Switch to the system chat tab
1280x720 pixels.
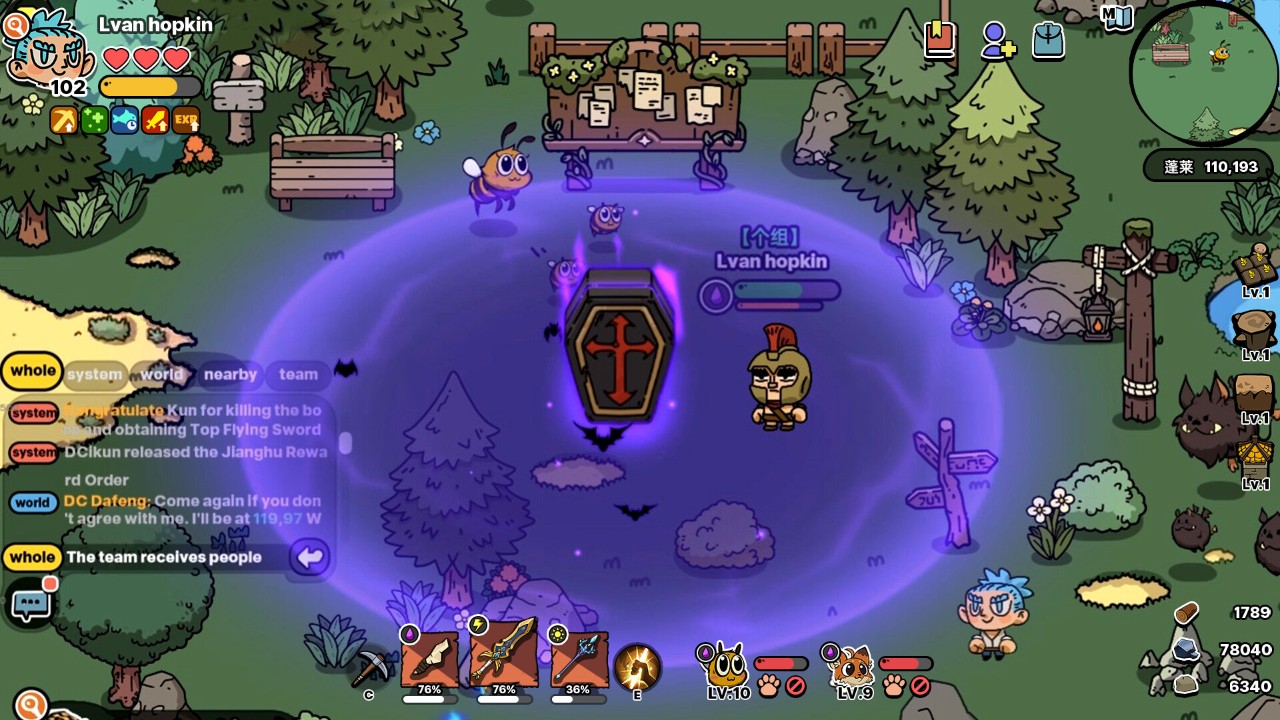[x=94, y=375]
